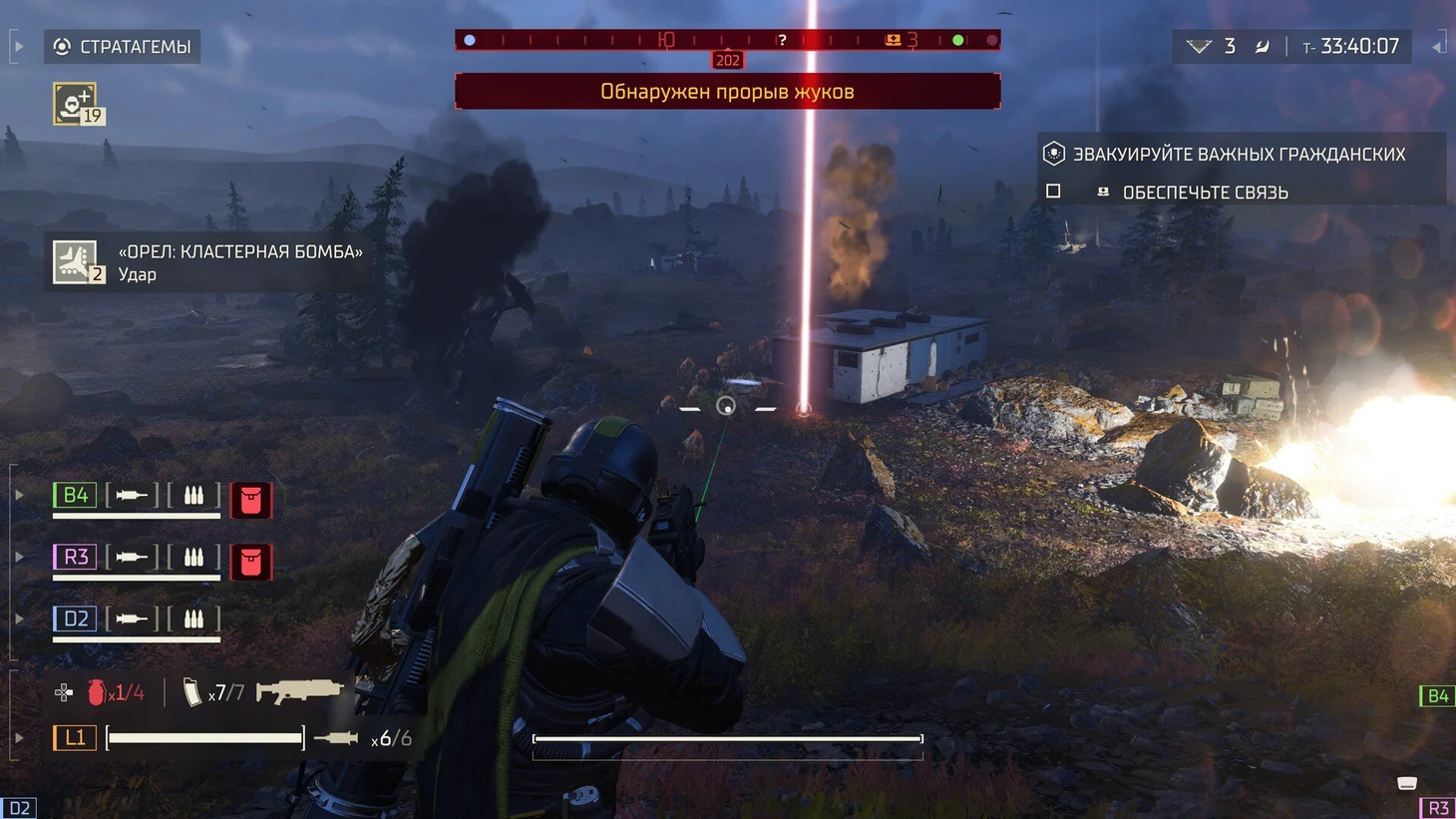Select the grenade icon in the loadout
This screenshot has height=819, width=1456.
tap(97, 692)
